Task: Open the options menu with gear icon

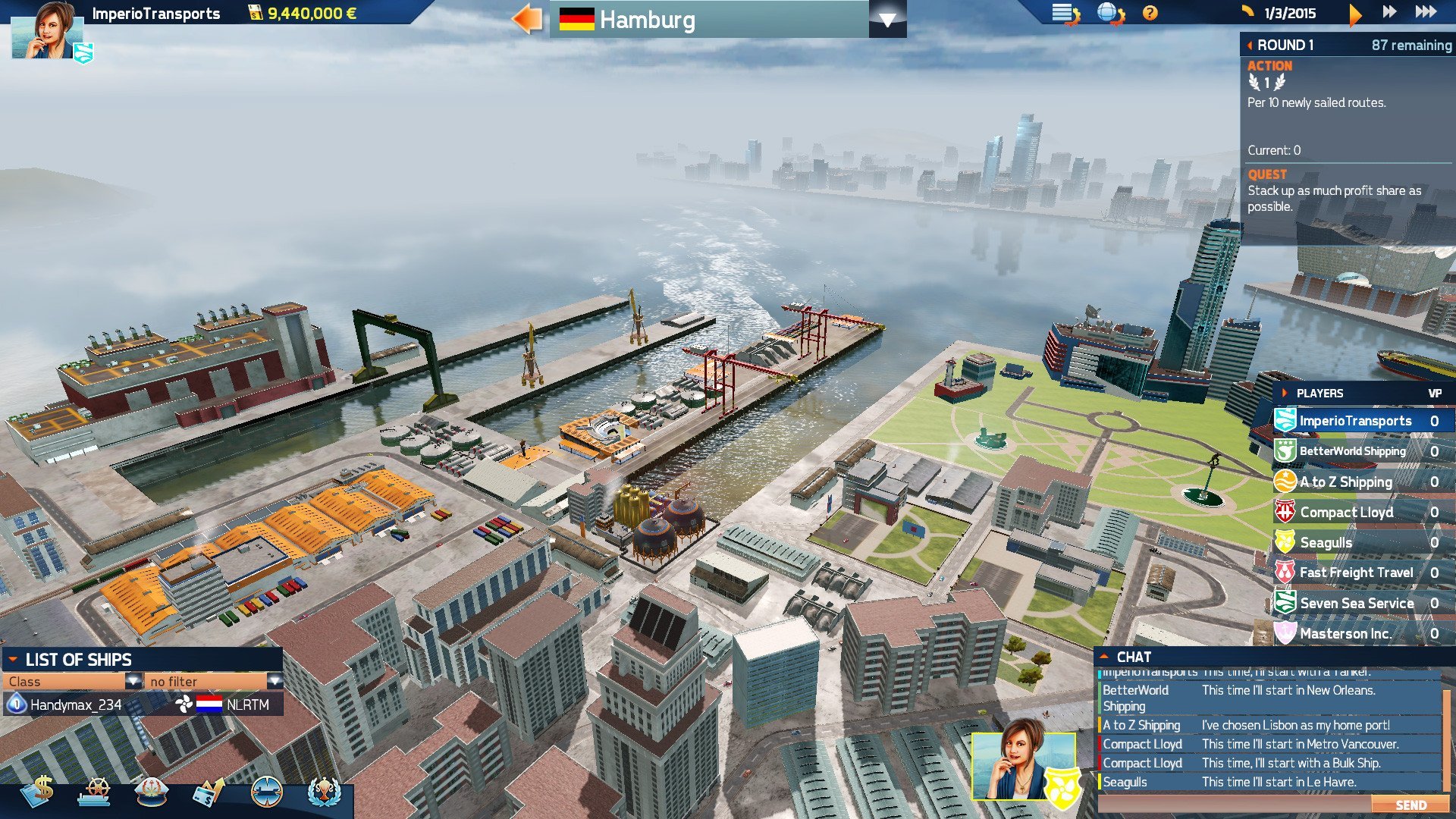Action: pos(1065,14)
